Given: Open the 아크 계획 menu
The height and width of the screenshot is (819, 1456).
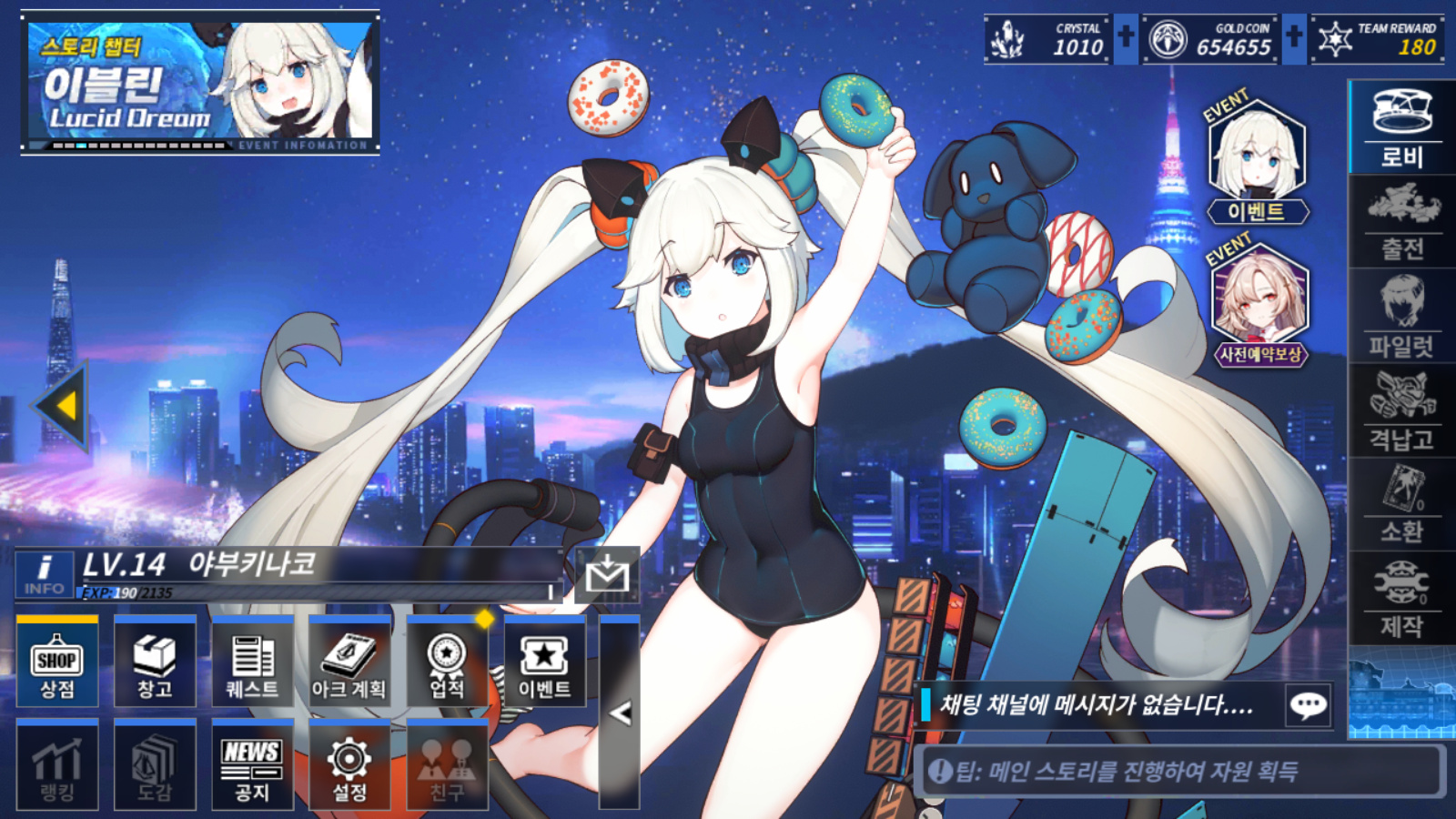Looking at the screenshot, I should 349,662.
